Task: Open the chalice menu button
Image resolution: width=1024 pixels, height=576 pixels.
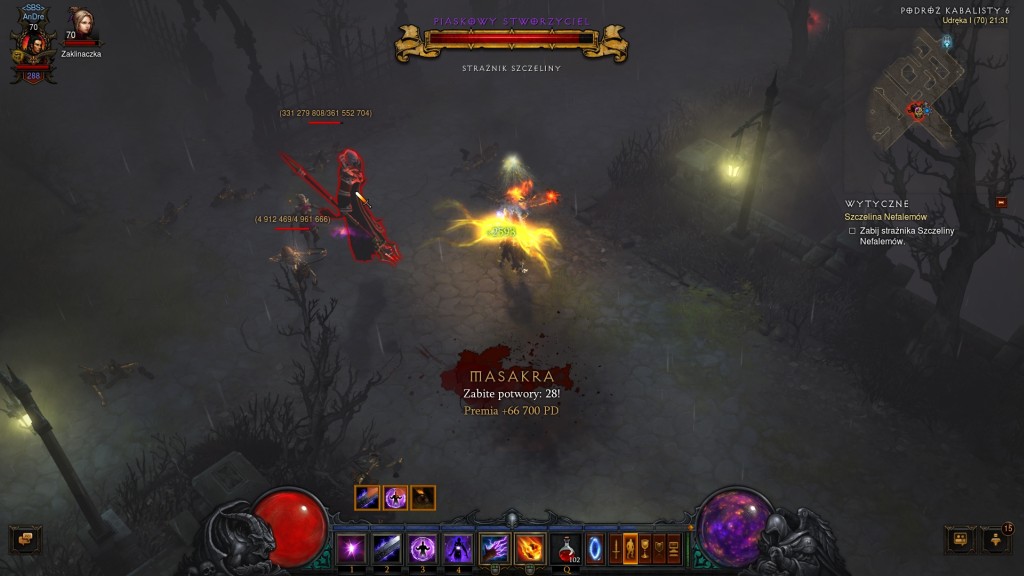Action: tap(645, 548)
